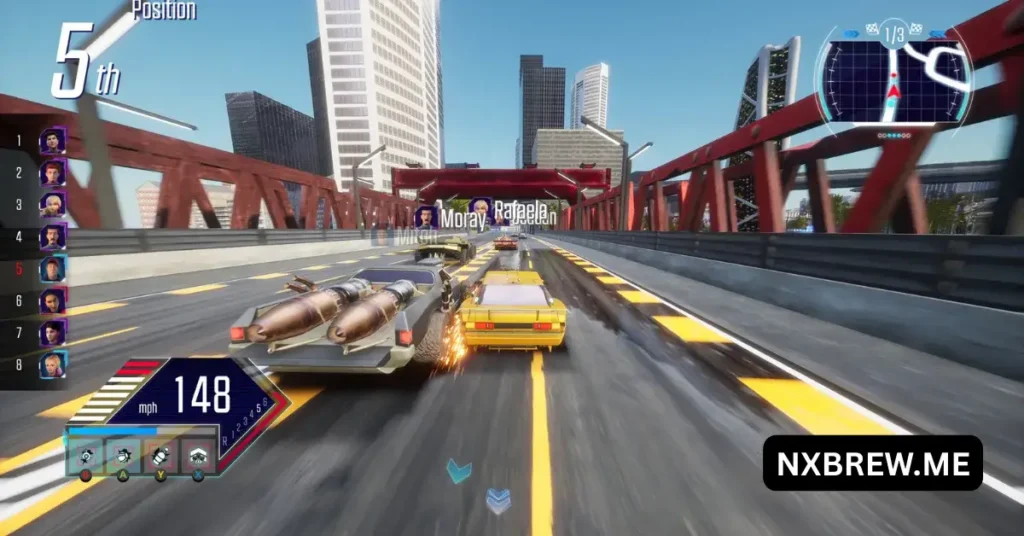Select the rank 4 racer portrait
Screen dimensions: 1024x536
point(53,236)
